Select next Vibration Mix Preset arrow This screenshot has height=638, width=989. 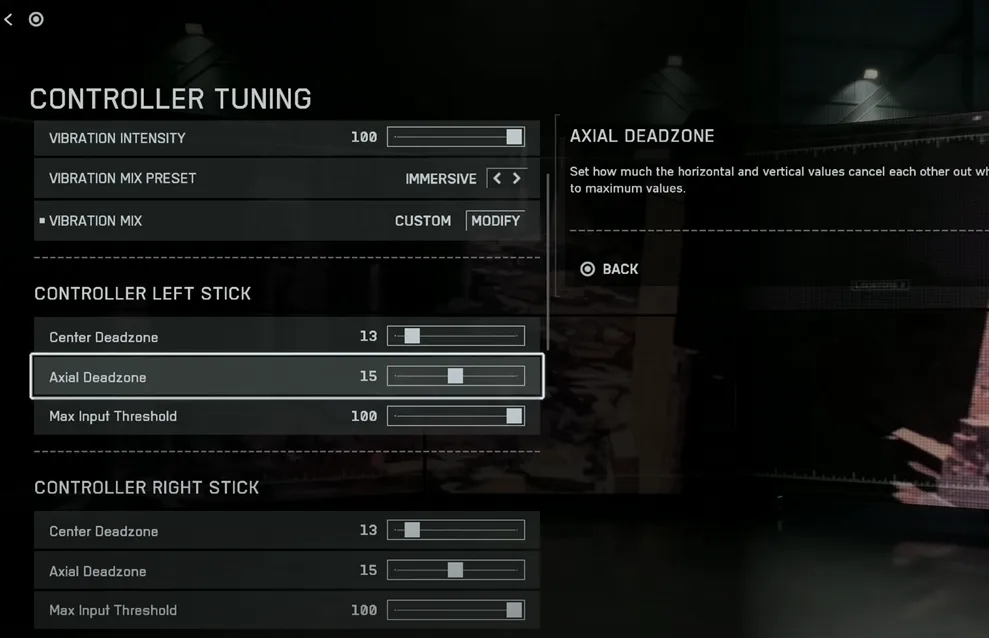click(x=517, y=178)
